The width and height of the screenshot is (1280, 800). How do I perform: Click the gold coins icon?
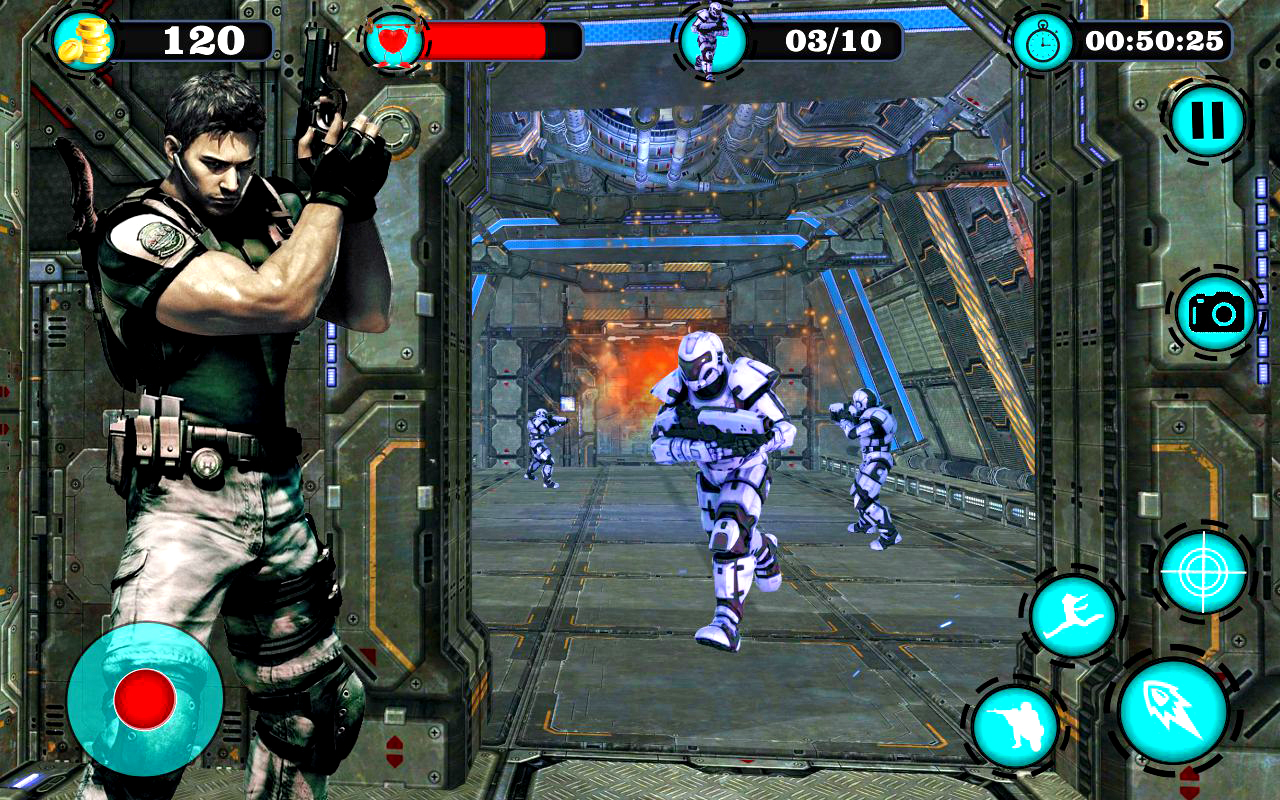coord(83,42)
